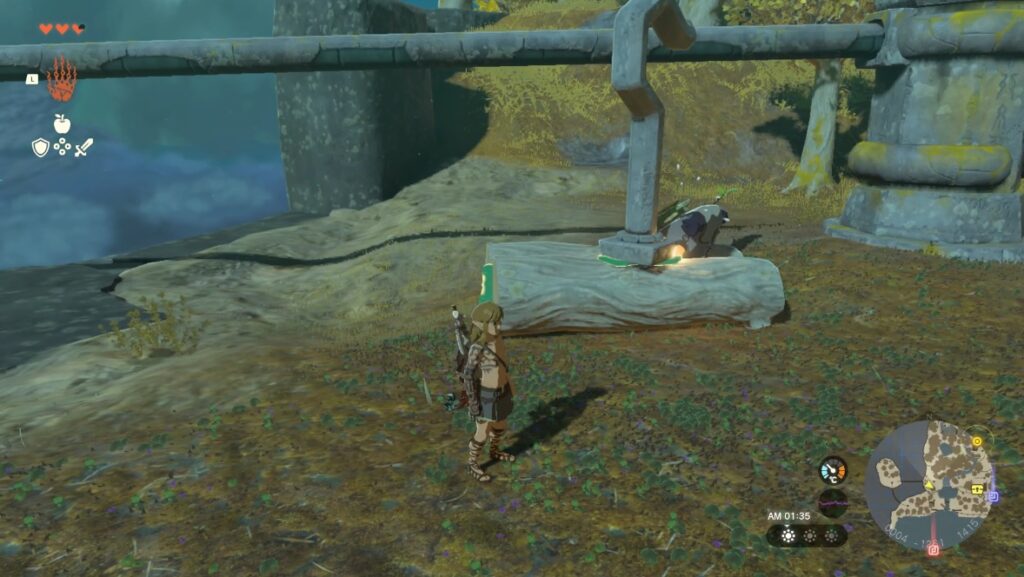Open the shield quick-select icon
Screen dimensions: 1024x577
coord(40,148)
